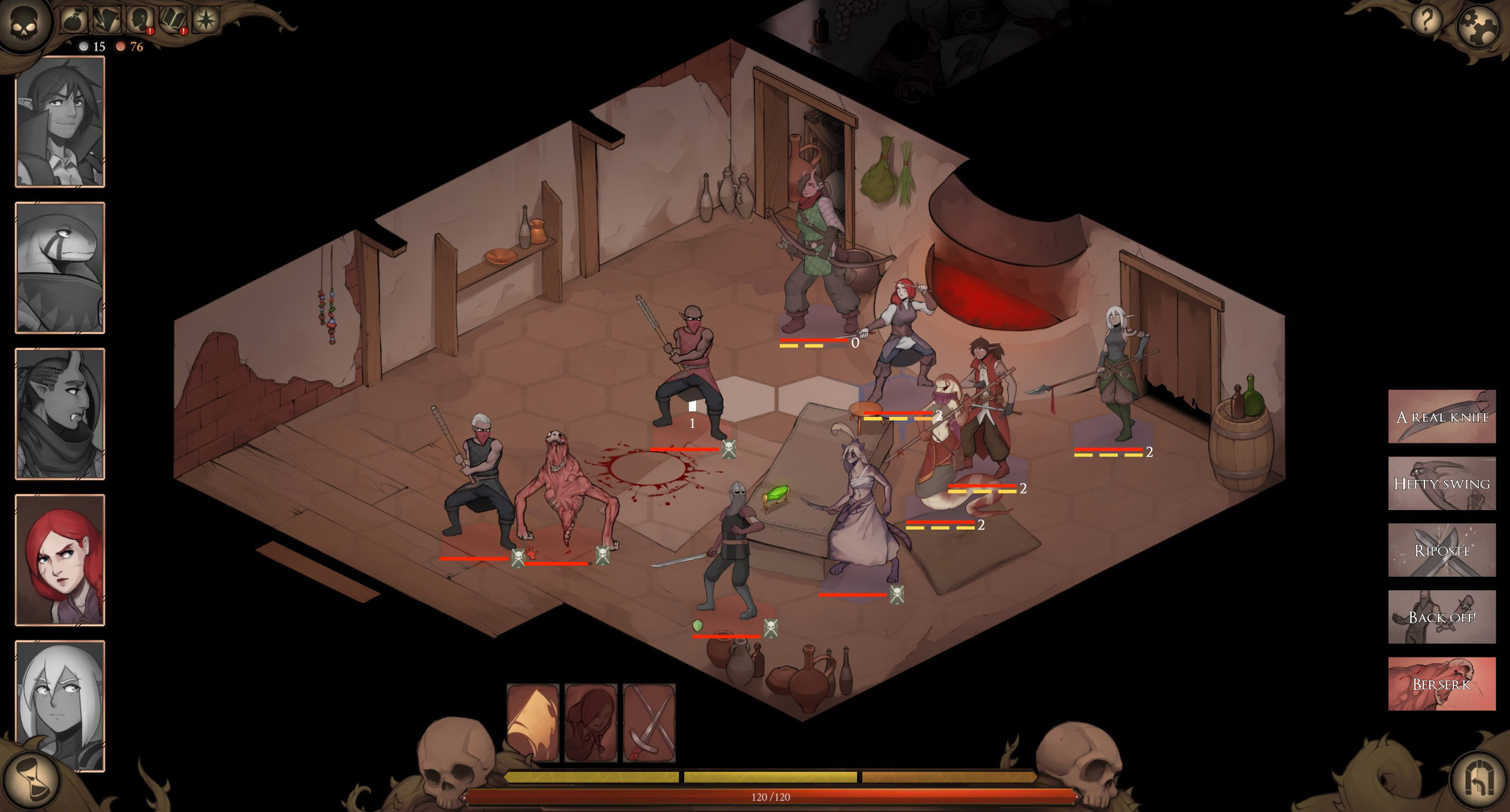Use the 'A real knife' ability
This screenshot has width=1510, height=812.
1442,416
